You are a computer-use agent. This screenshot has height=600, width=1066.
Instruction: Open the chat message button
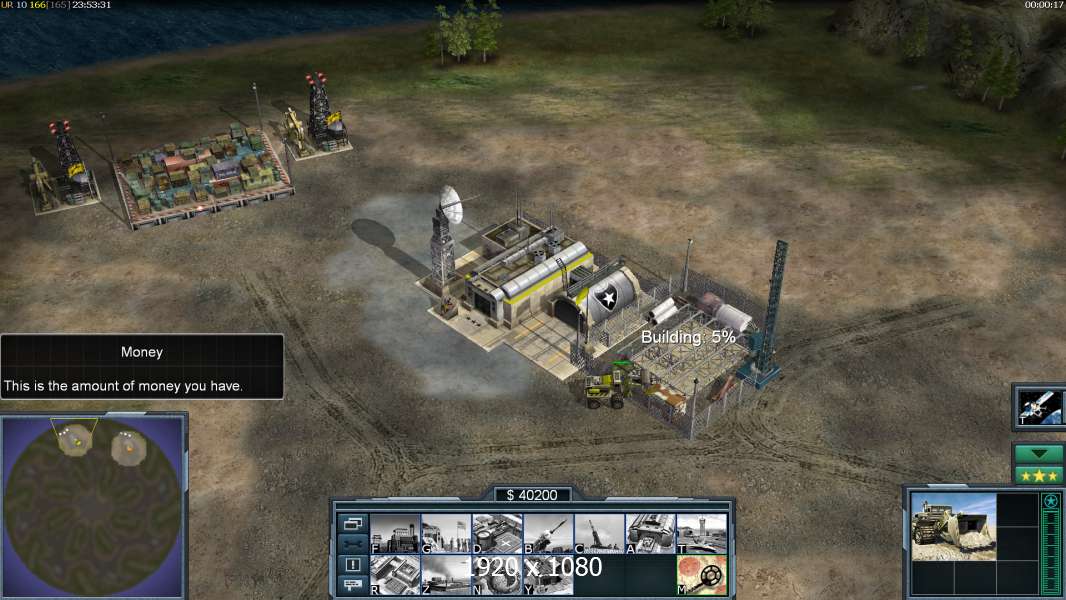352,586
